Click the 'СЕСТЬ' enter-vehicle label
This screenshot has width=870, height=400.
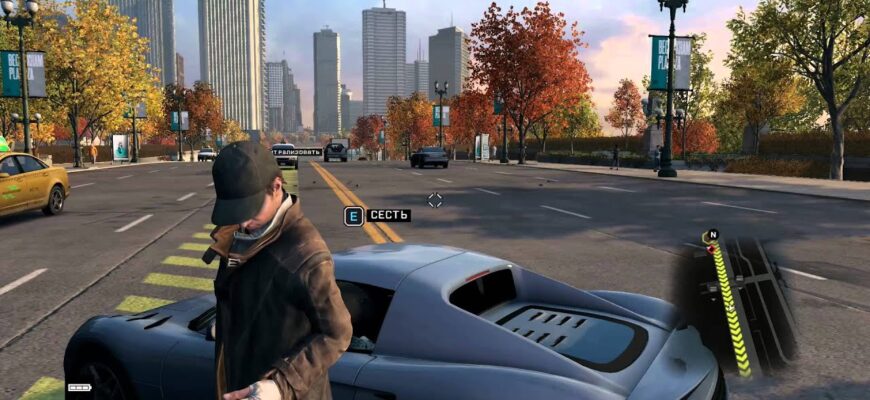[388, 215]
